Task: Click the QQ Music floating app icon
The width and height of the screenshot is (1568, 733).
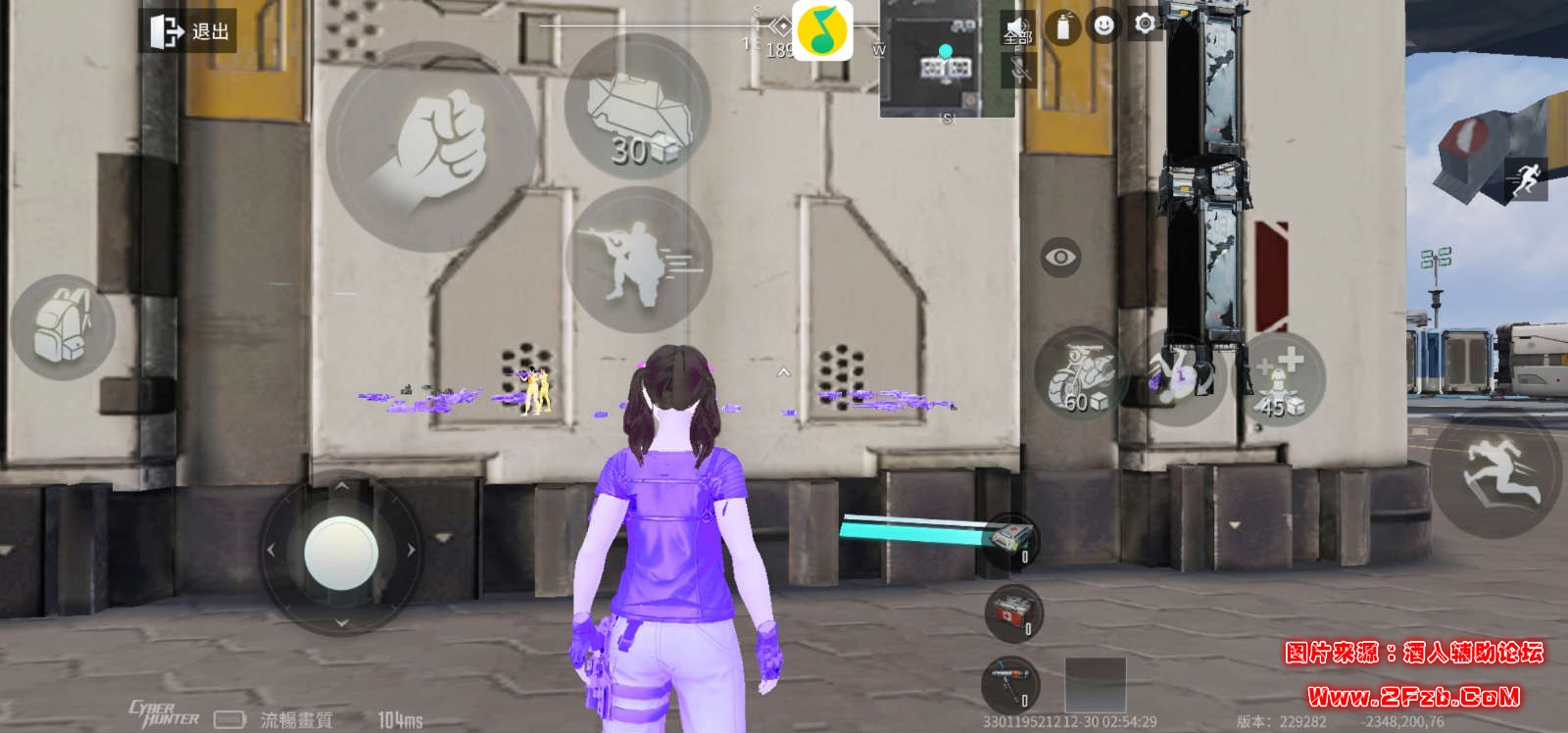Action: [822, 30]
